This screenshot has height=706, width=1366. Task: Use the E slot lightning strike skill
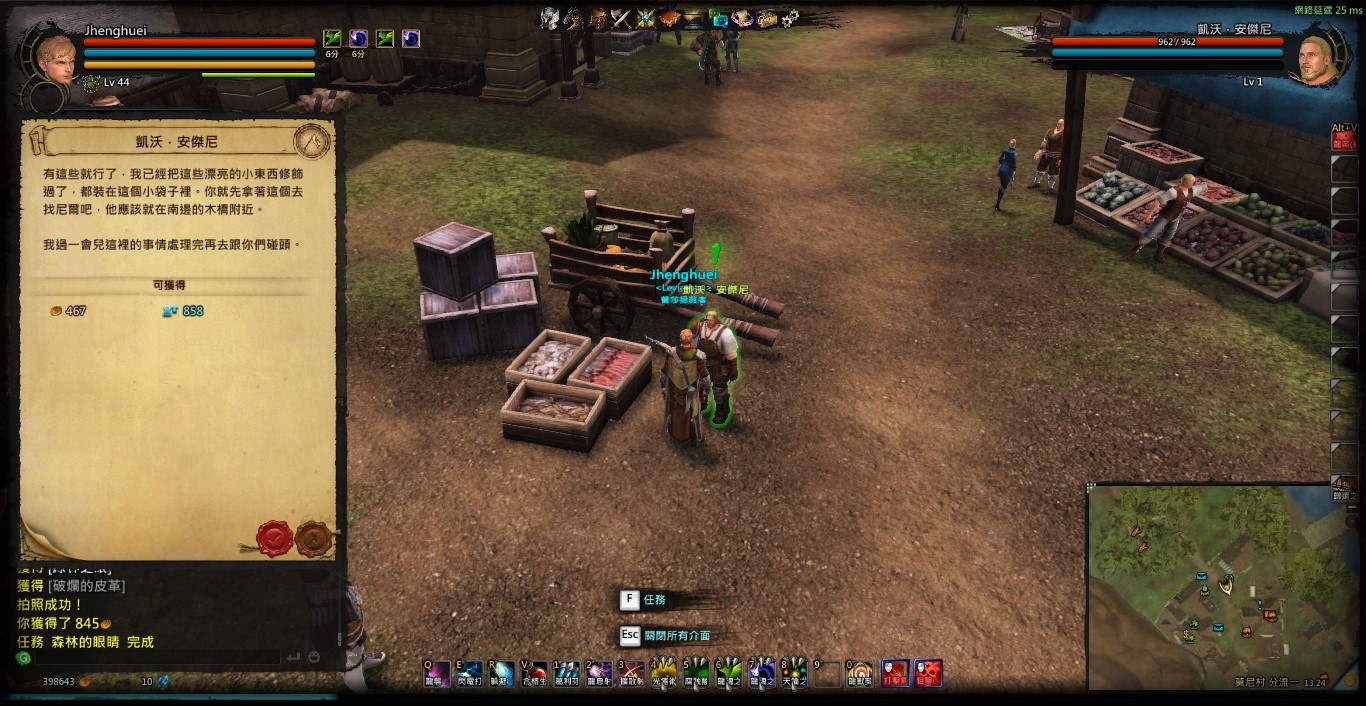[x=469, y=673]
